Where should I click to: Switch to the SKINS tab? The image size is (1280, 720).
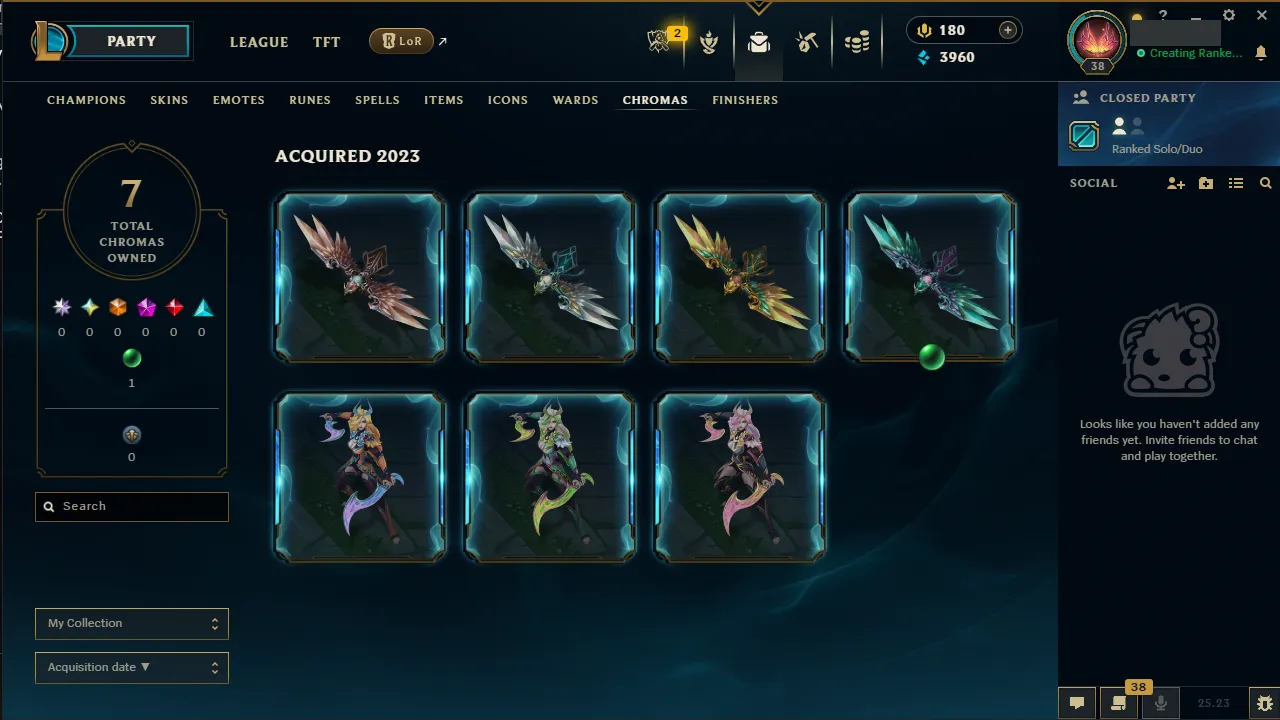(x=169, y=100)
